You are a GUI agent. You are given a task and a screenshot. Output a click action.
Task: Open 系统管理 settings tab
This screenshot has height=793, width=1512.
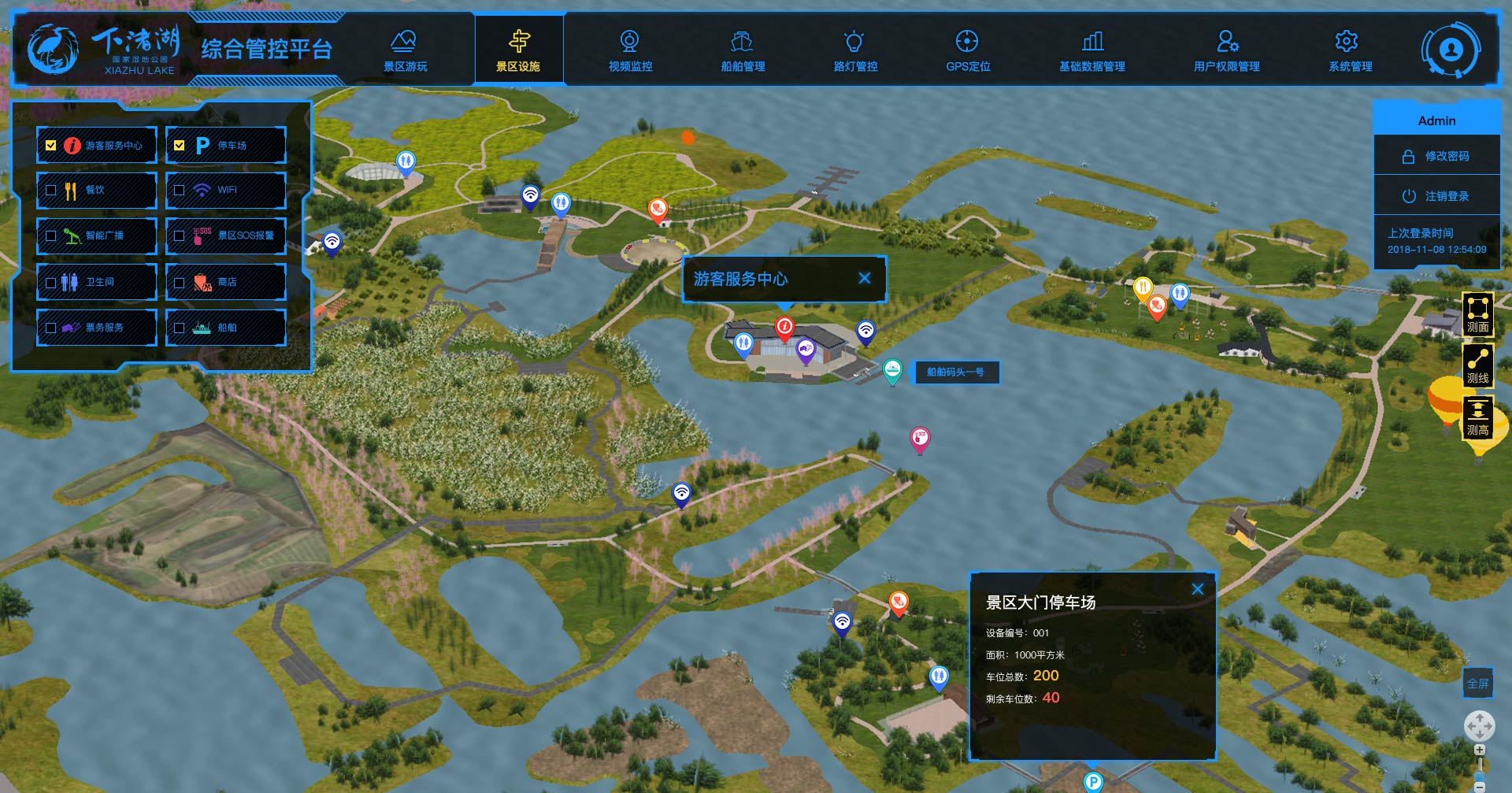click(x=1350, y=50)
